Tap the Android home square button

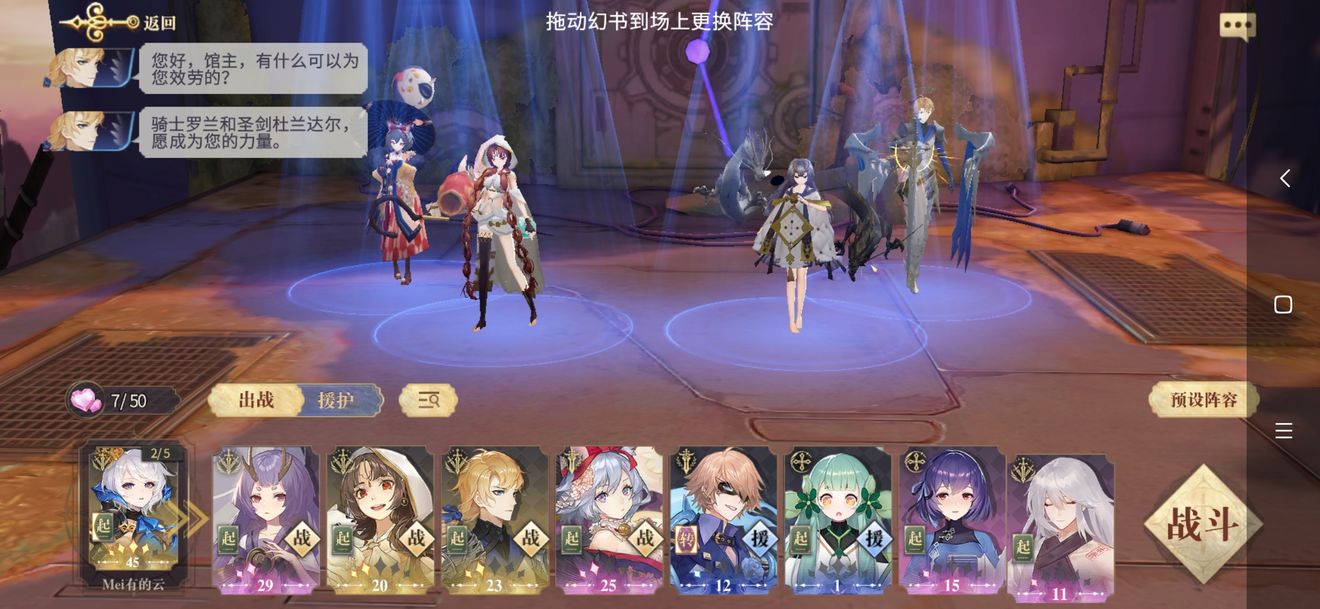click(1284, 304)
